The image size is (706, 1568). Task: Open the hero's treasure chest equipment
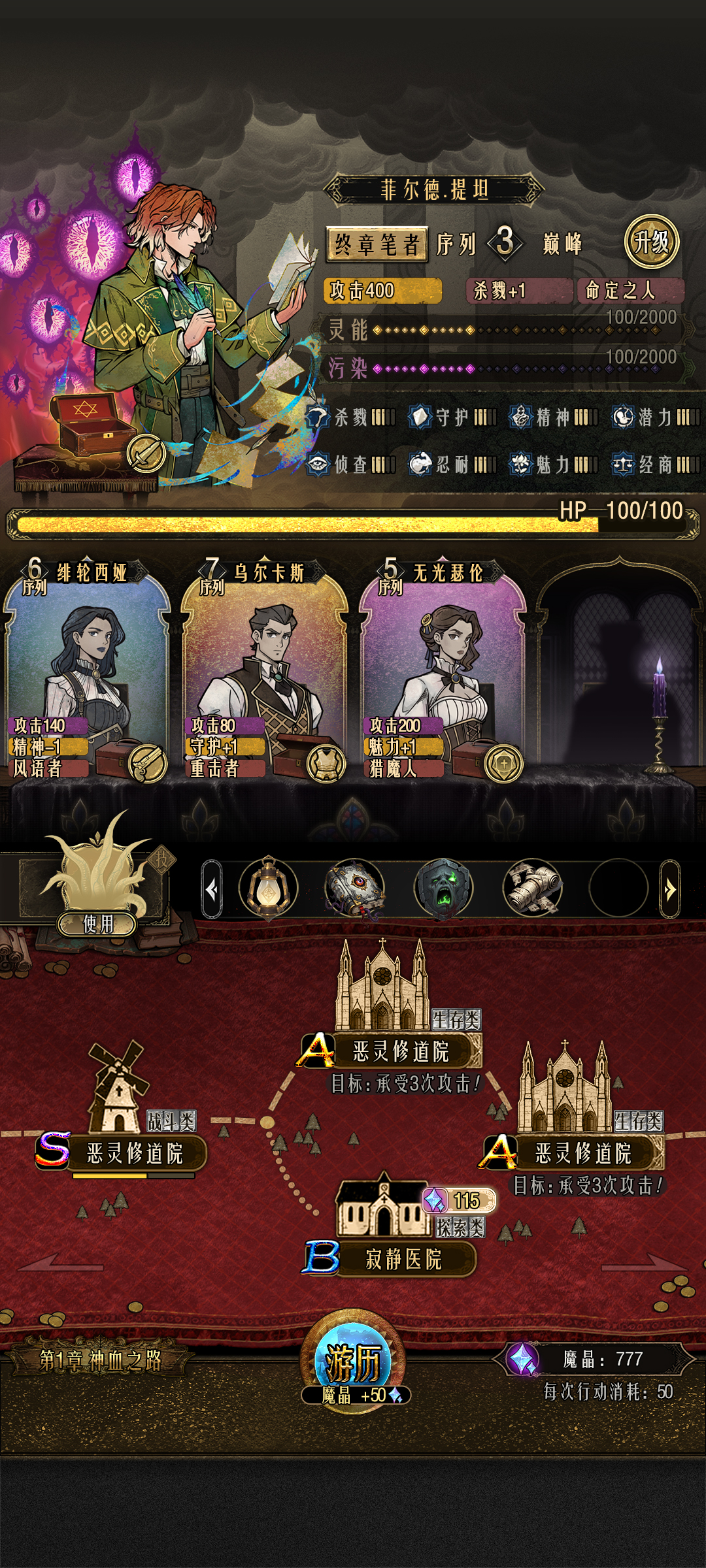[85, 425]
